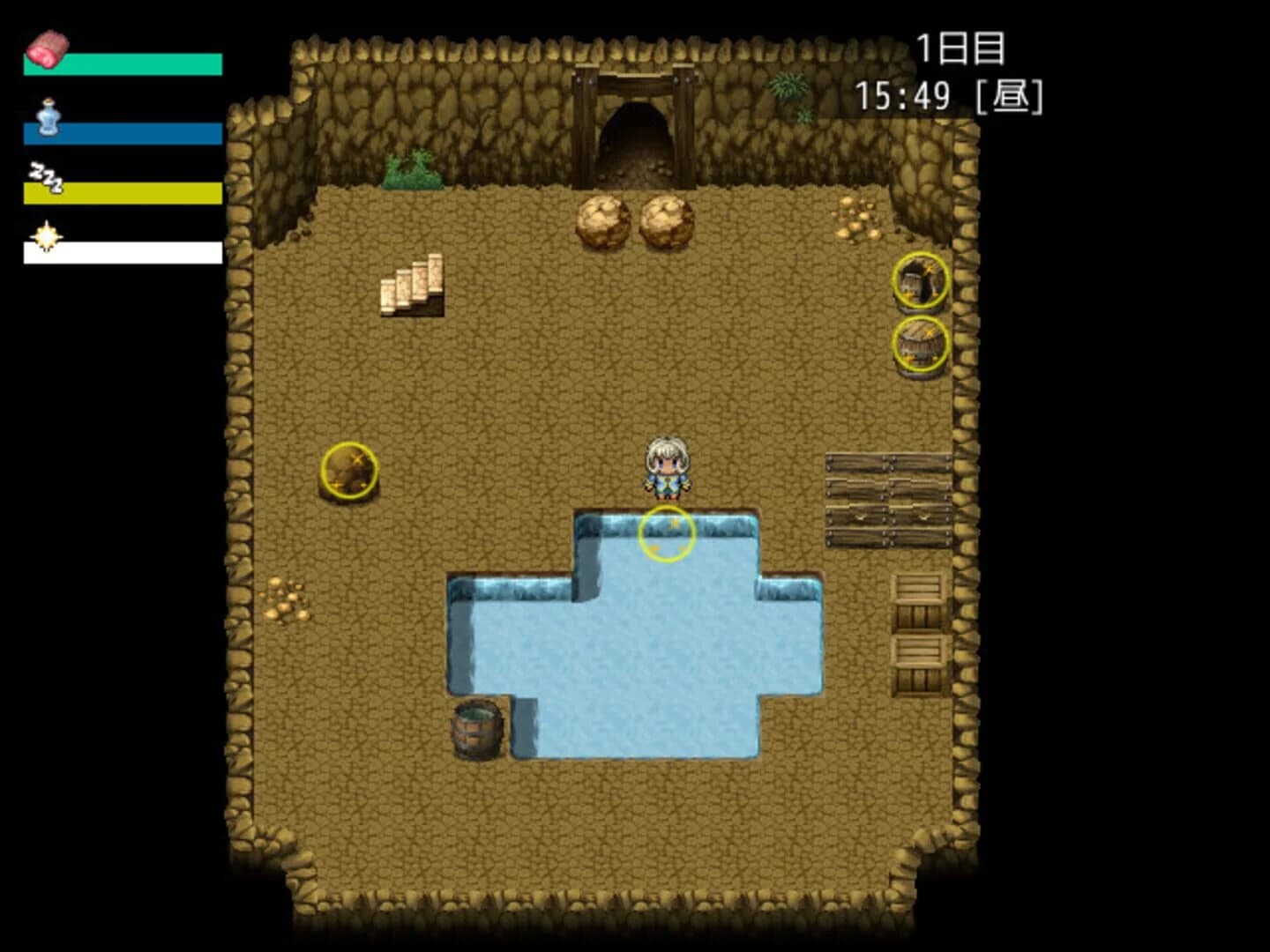Click the wooden stairs on the left
1270x952 pixels.
(413, 286)
